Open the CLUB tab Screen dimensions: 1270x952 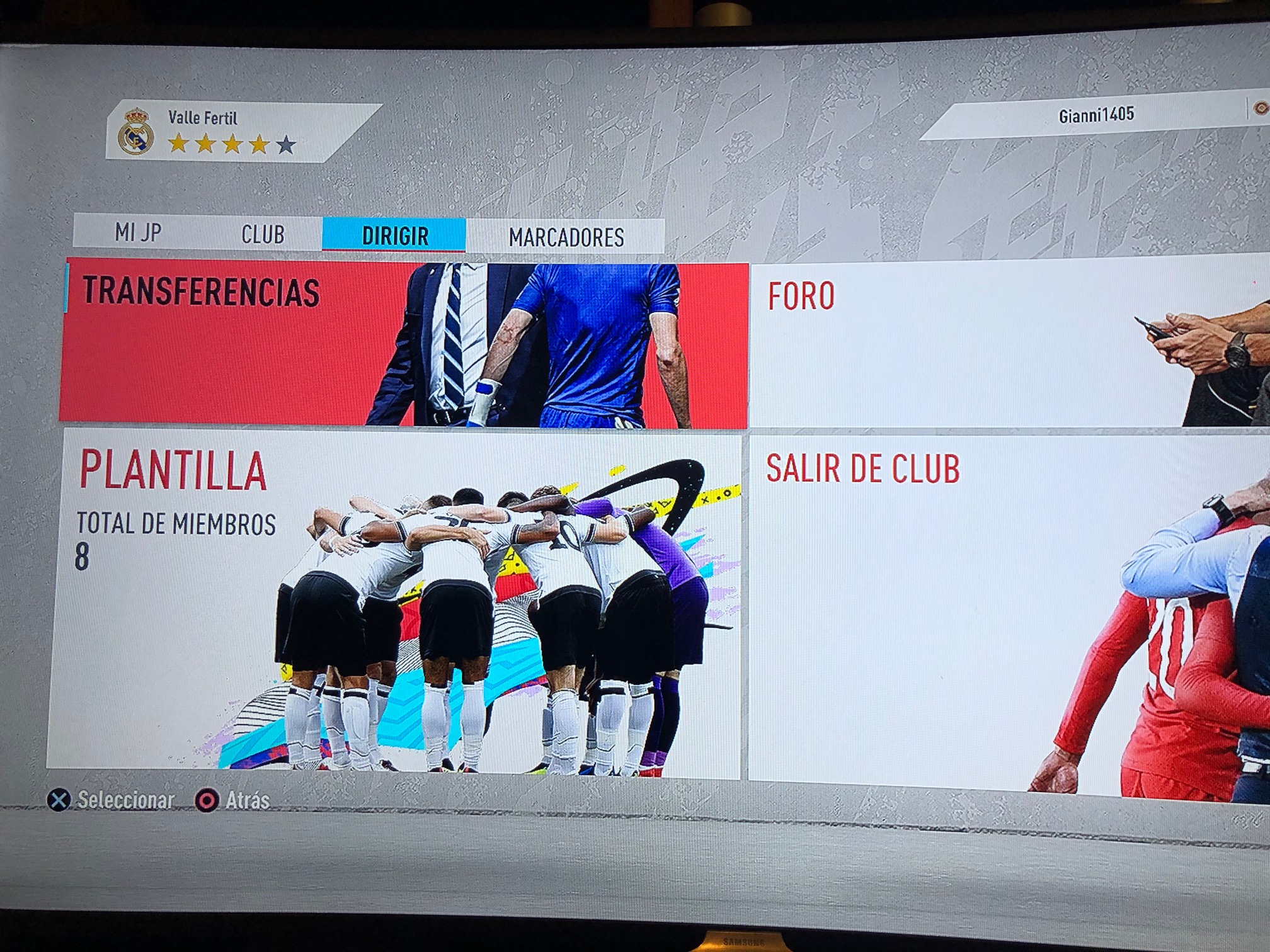(x=263, y=235)
